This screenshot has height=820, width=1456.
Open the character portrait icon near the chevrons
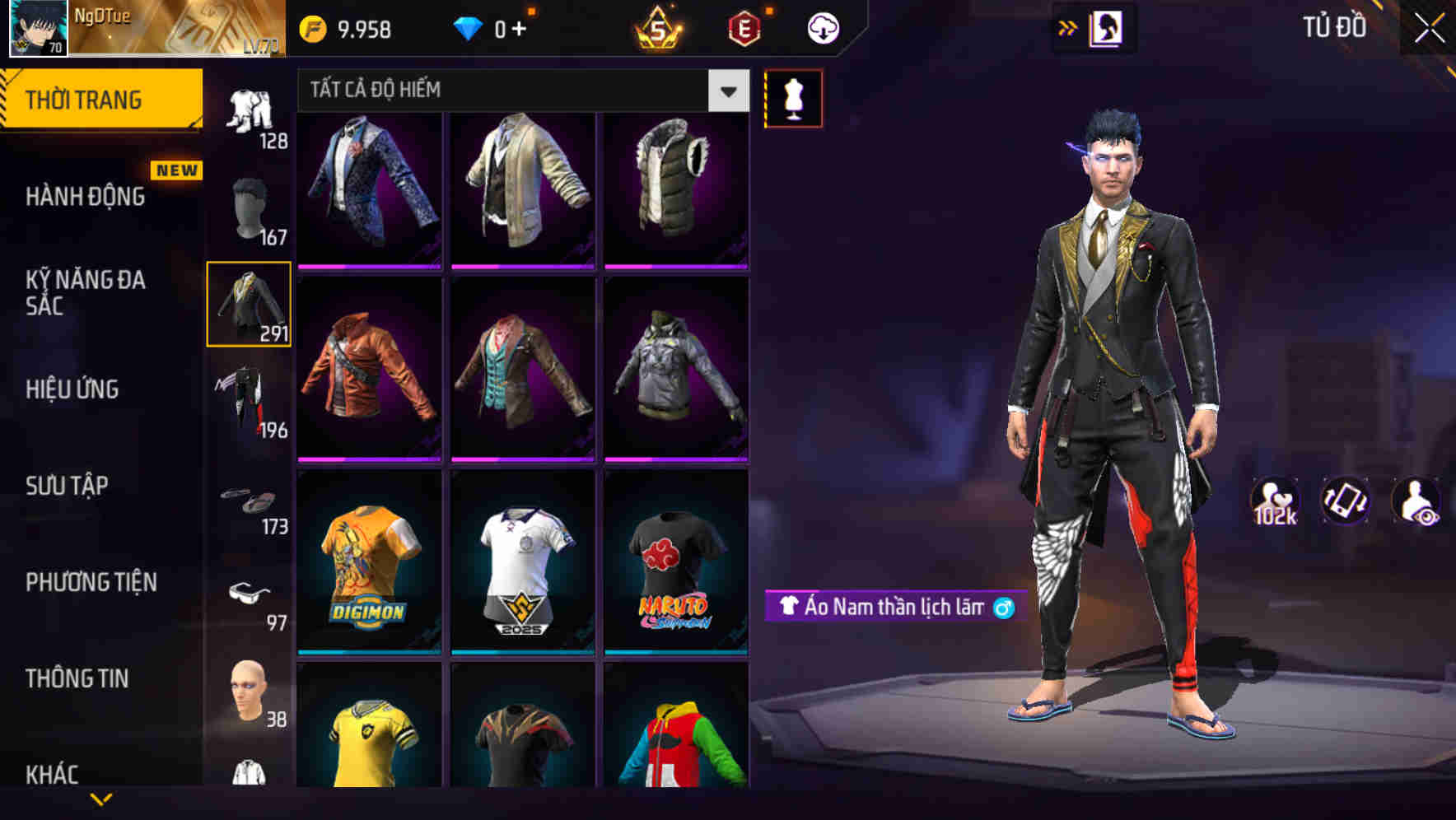pyautogui.click(x=1107, y=27)
